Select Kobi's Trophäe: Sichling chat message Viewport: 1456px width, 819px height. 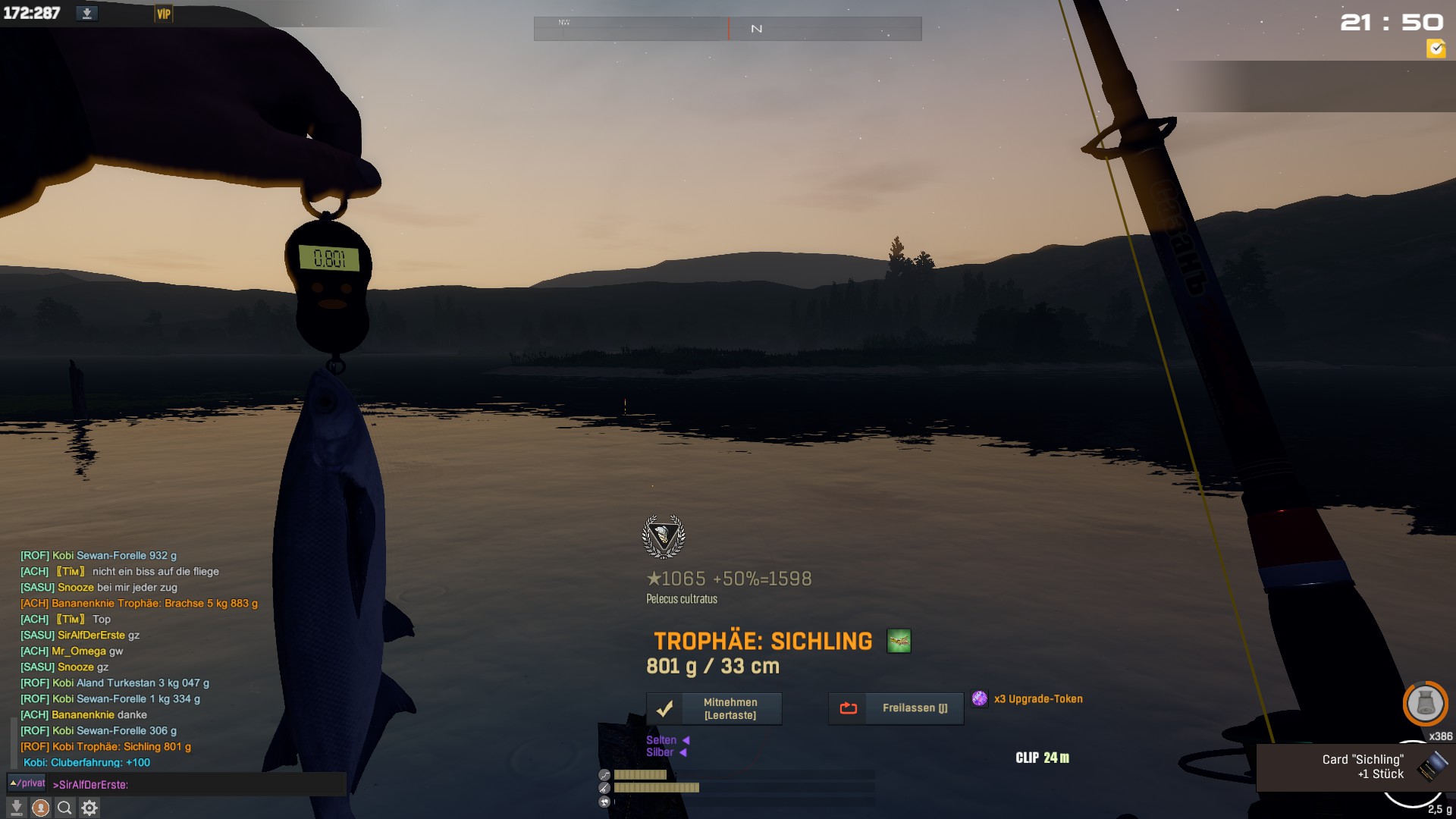[x=106, y=747]
